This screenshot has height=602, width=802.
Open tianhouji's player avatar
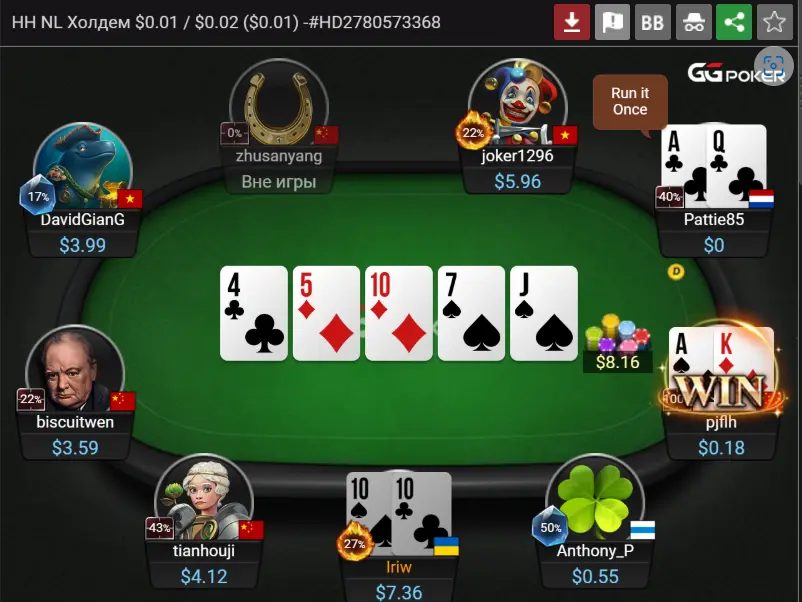coord(203,499)
